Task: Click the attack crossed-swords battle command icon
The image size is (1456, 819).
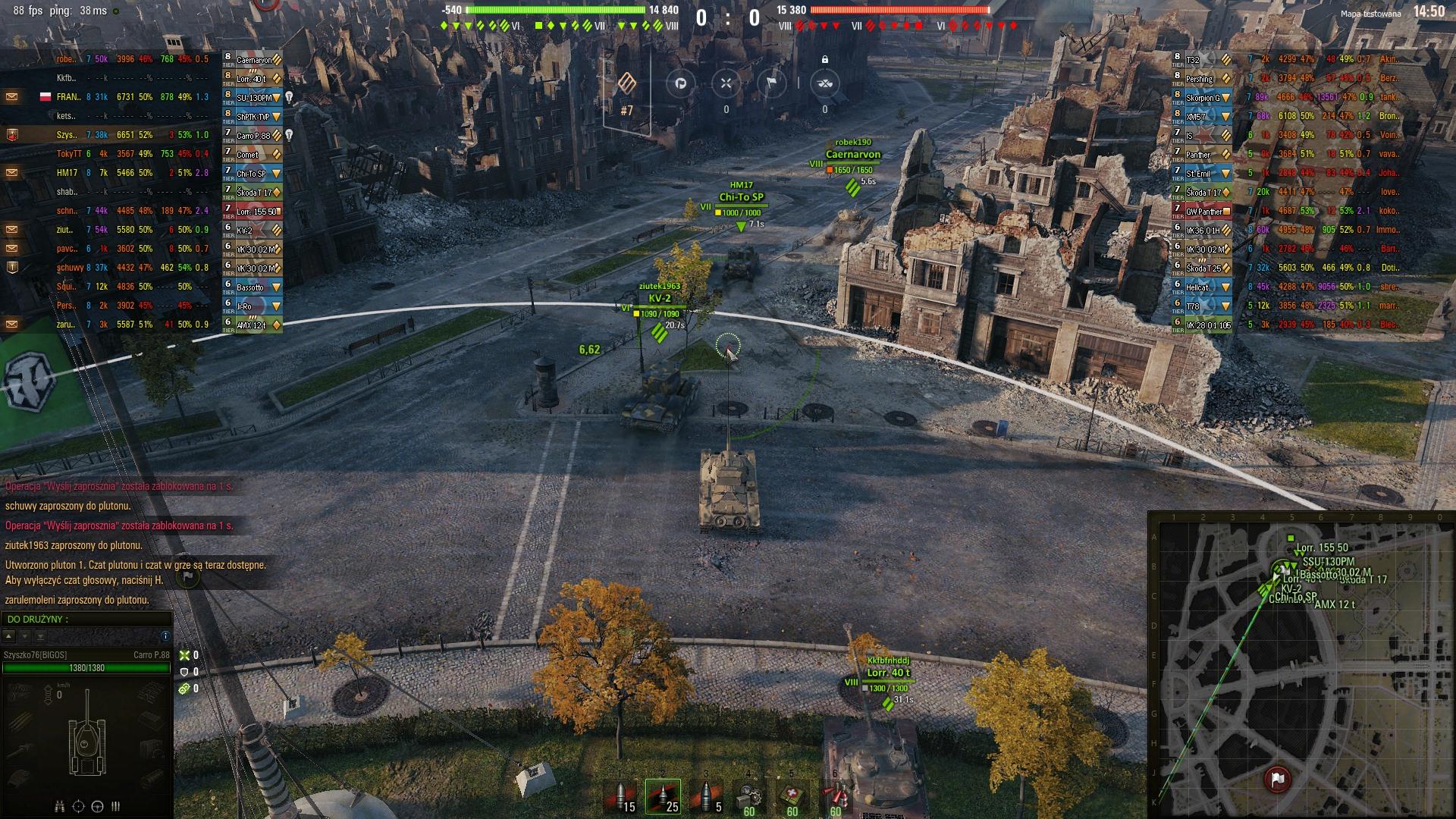Action: (x=727, y=83)
